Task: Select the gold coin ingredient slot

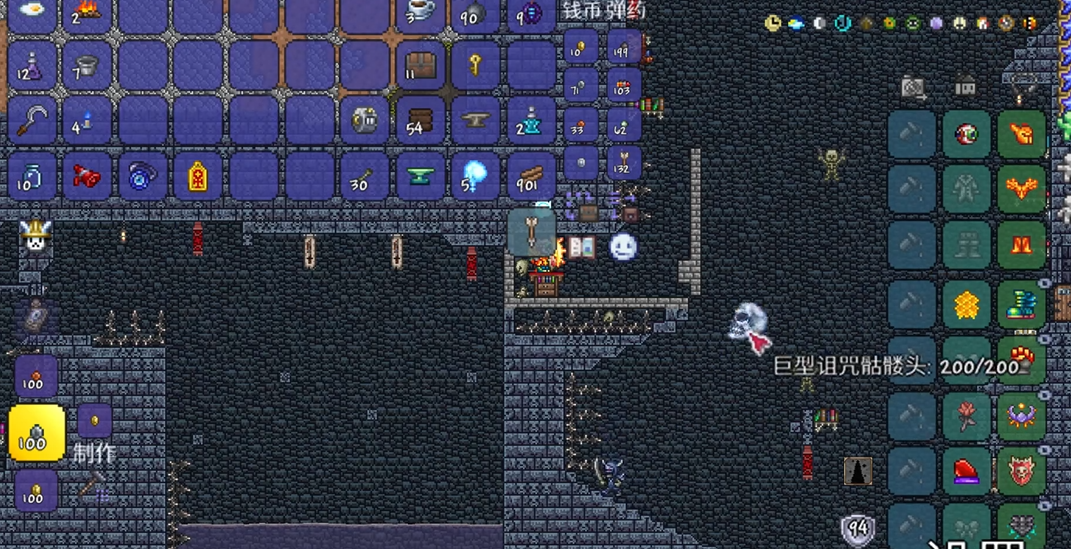Action: click(94, 420)
